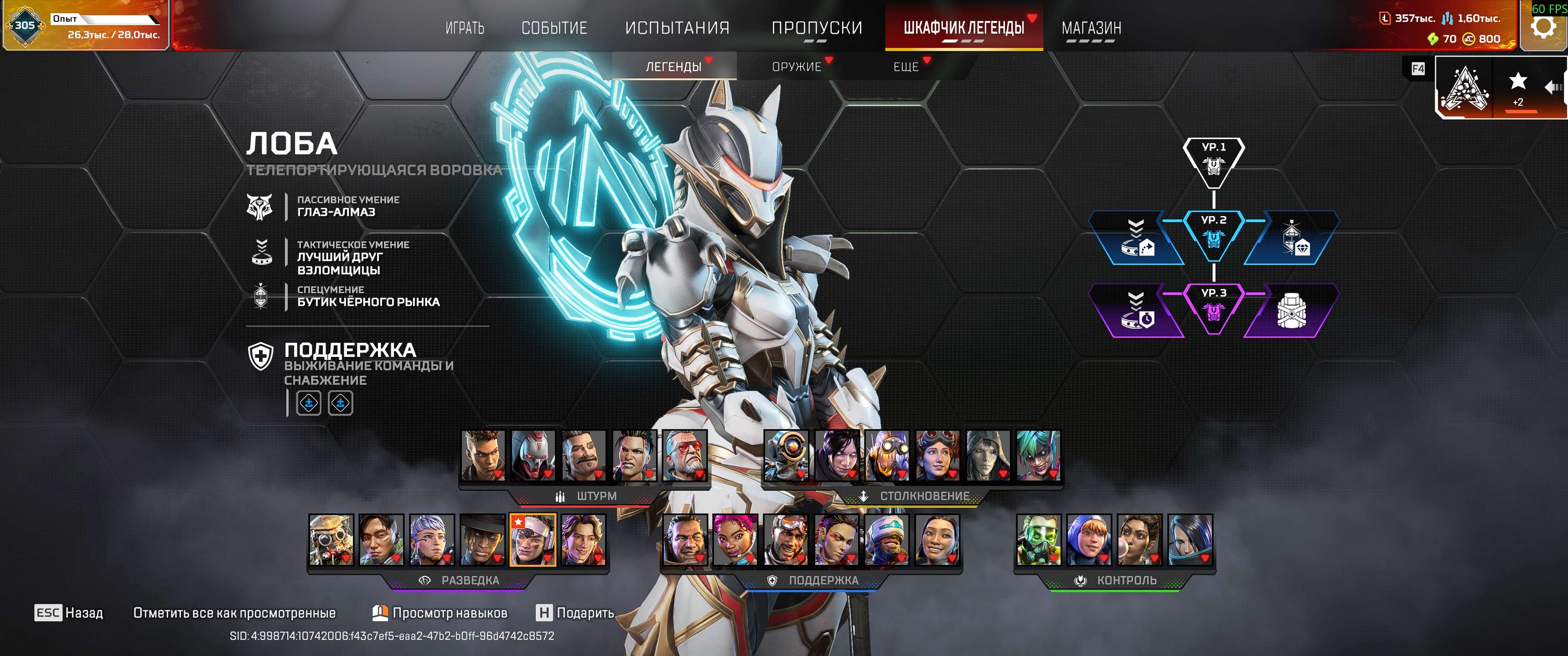The height and width of the screenshot is (656, 1568).
Task: Open the ПРОПУСКИ tab
Action: point(816,28)
